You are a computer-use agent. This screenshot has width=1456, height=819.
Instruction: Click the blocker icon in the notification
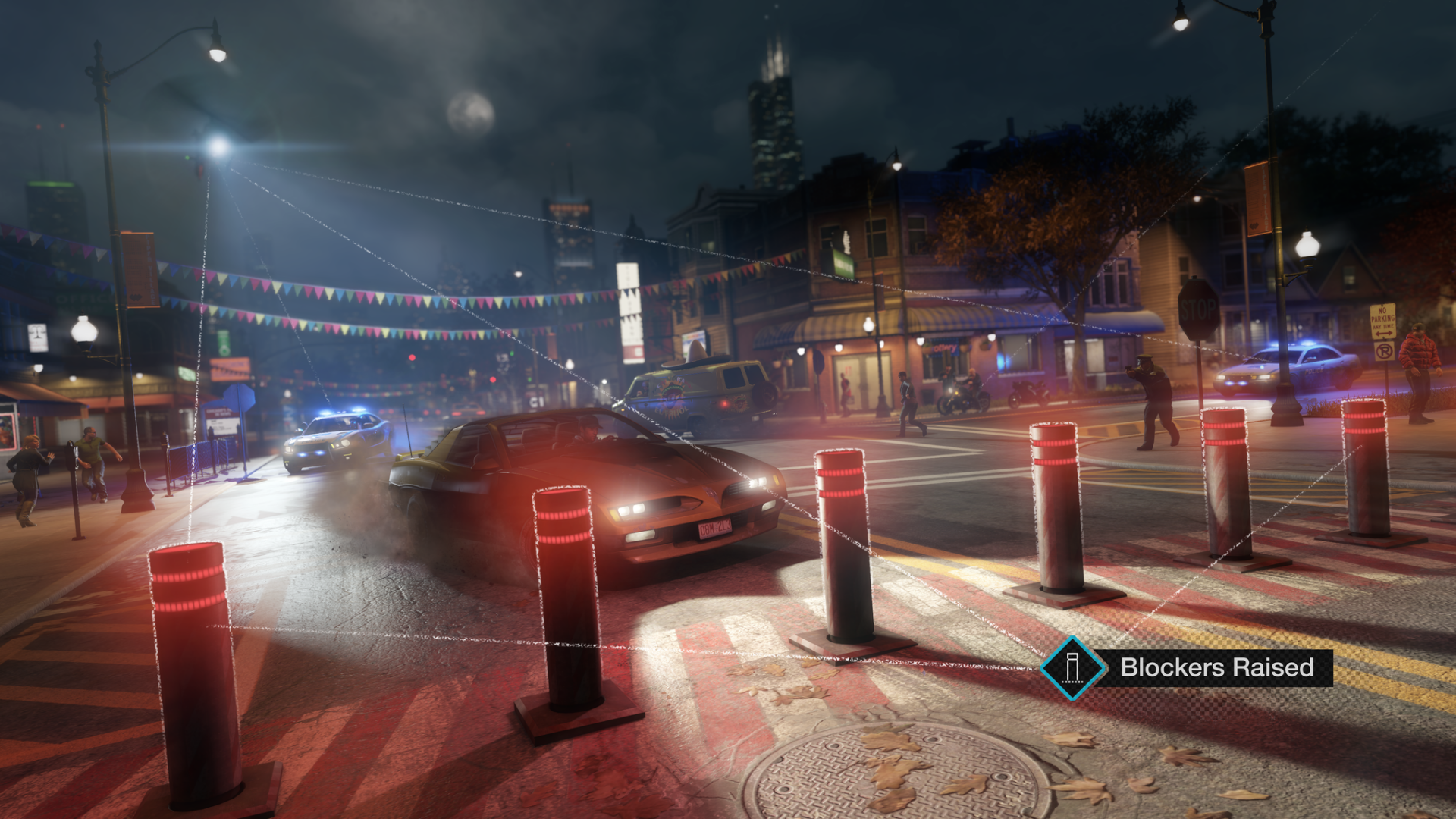click(1073, 670)
